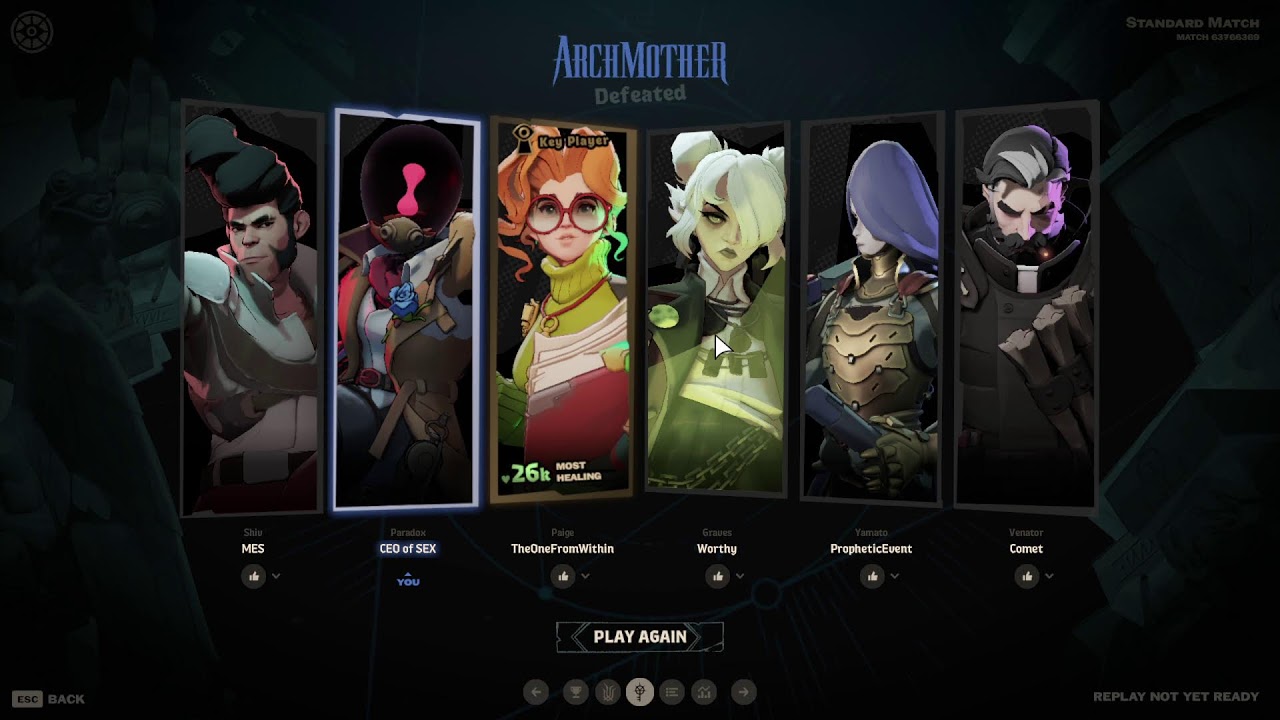This screenshot has width=1280, height=720.
Task: Go to next page with right arrow
Action: point(743,691)
